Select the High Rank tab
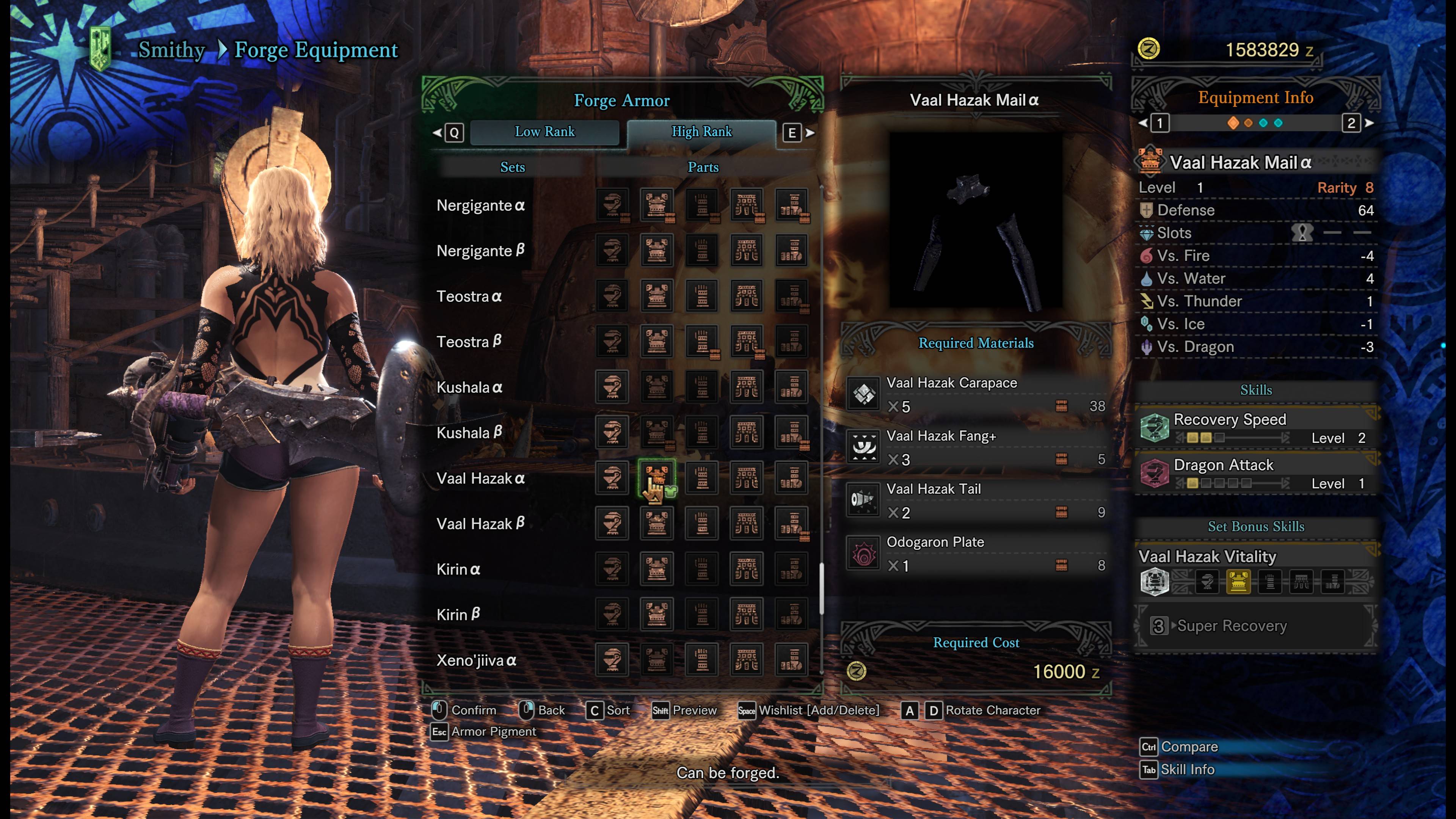 pos(701,132)
